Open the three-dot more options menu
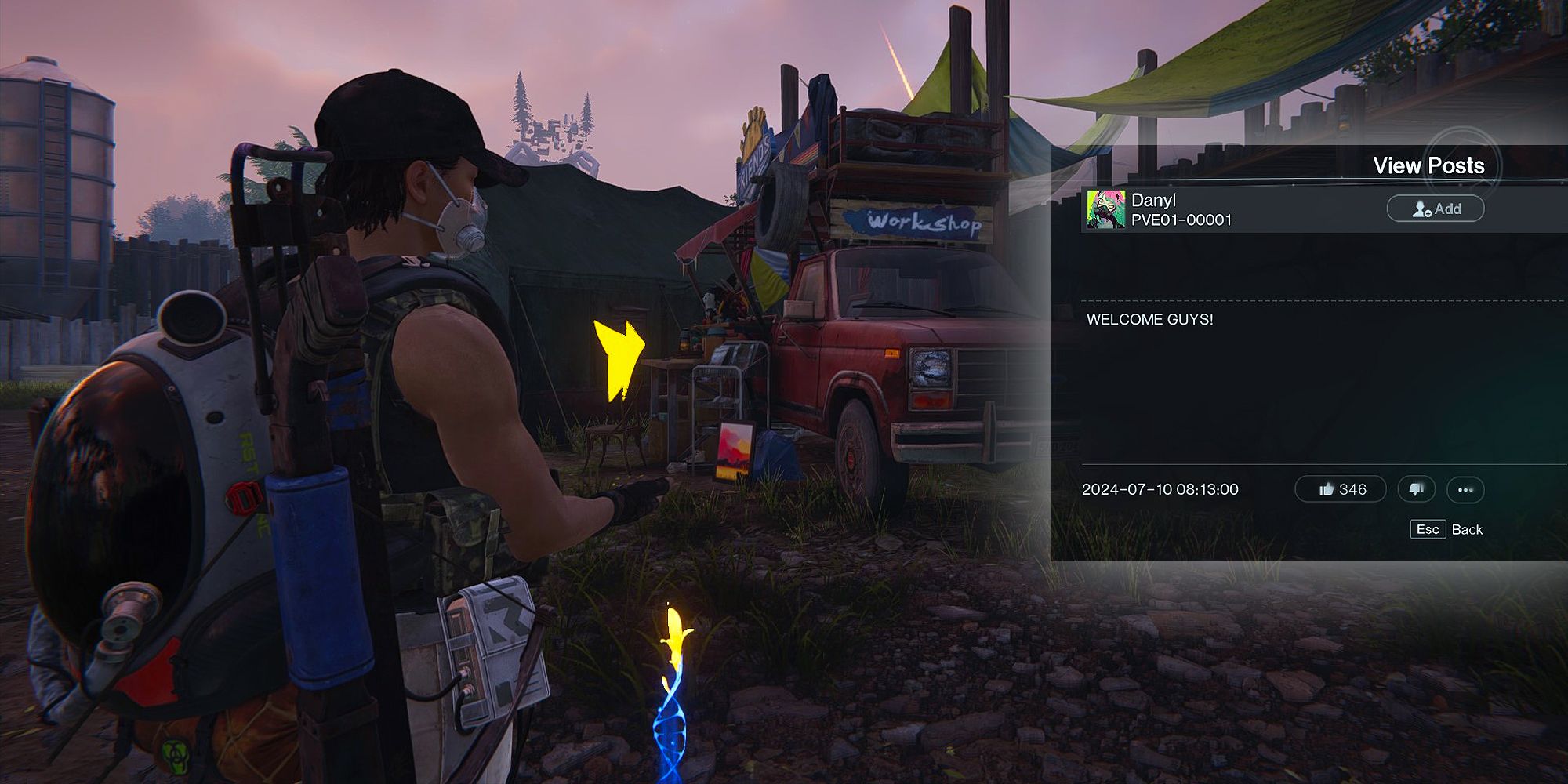Image resolution: width=1568 pixels, height=784 pixels. pyautogui.click(x=1465, y=490)
